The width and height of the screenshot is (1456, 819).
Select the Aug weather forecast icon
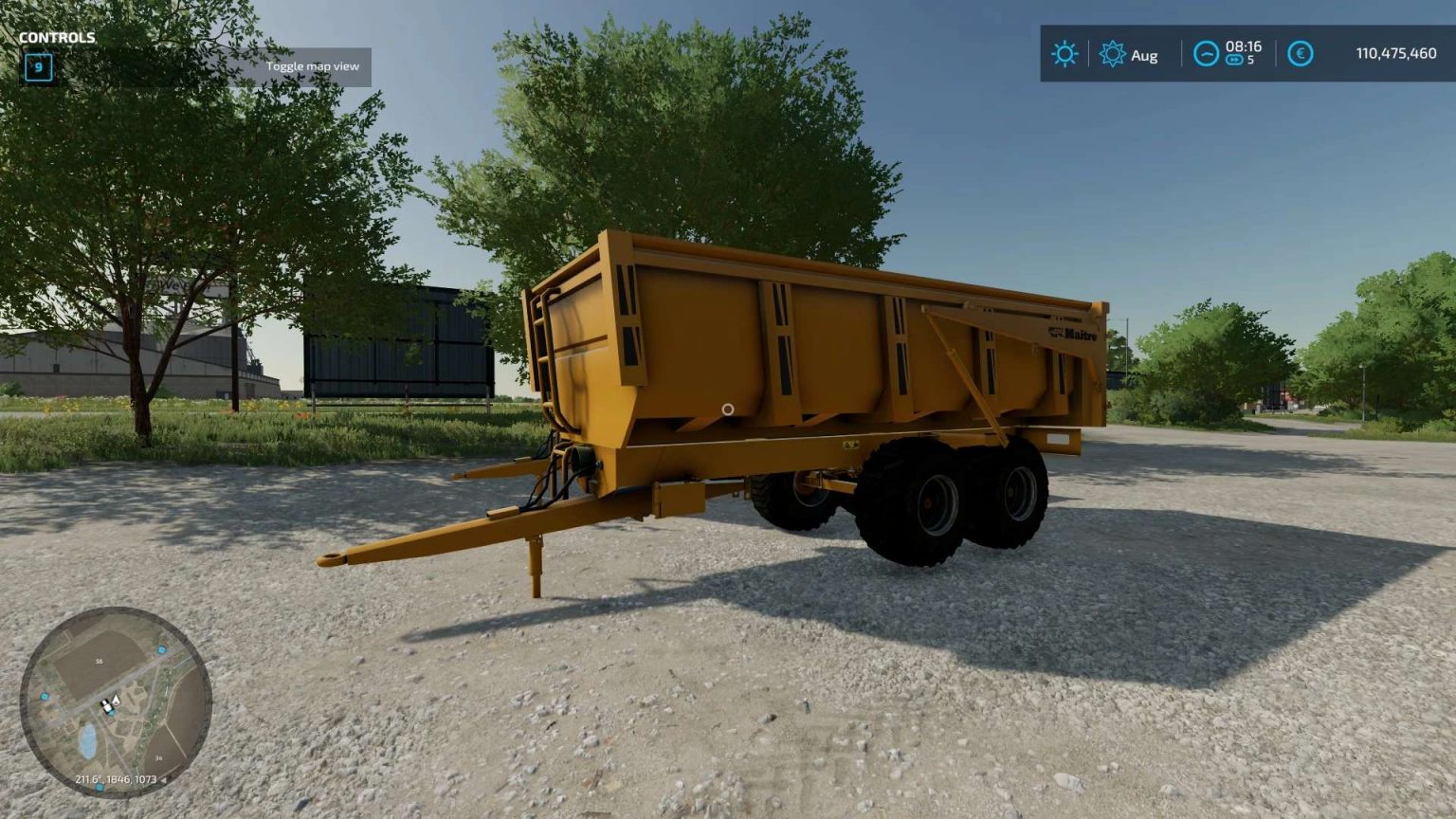tap(1114, 55)
